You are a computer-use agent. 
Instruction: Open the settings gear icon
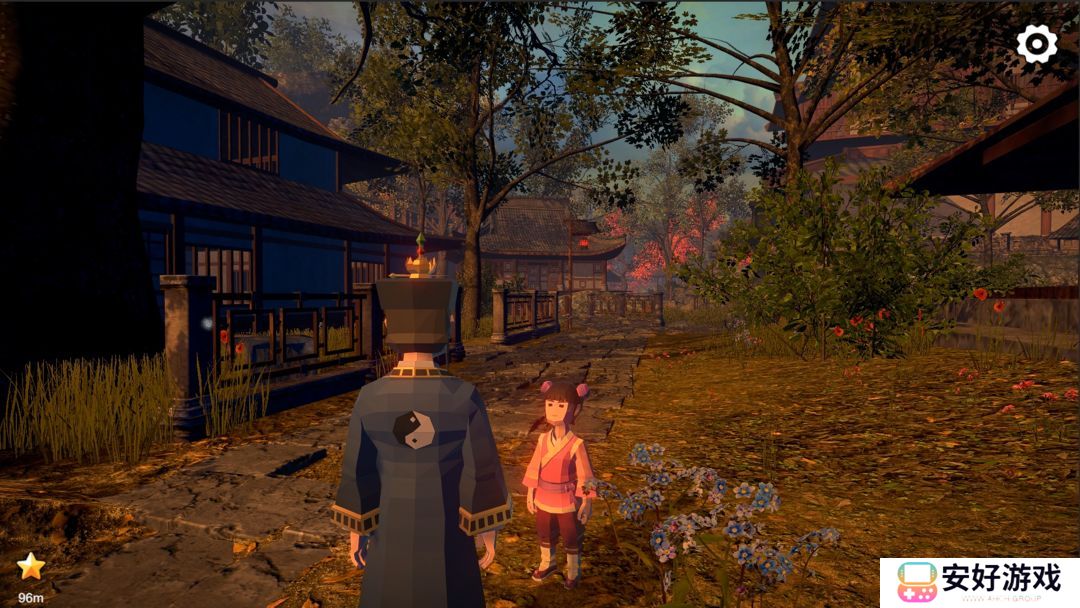(1036, 44)
